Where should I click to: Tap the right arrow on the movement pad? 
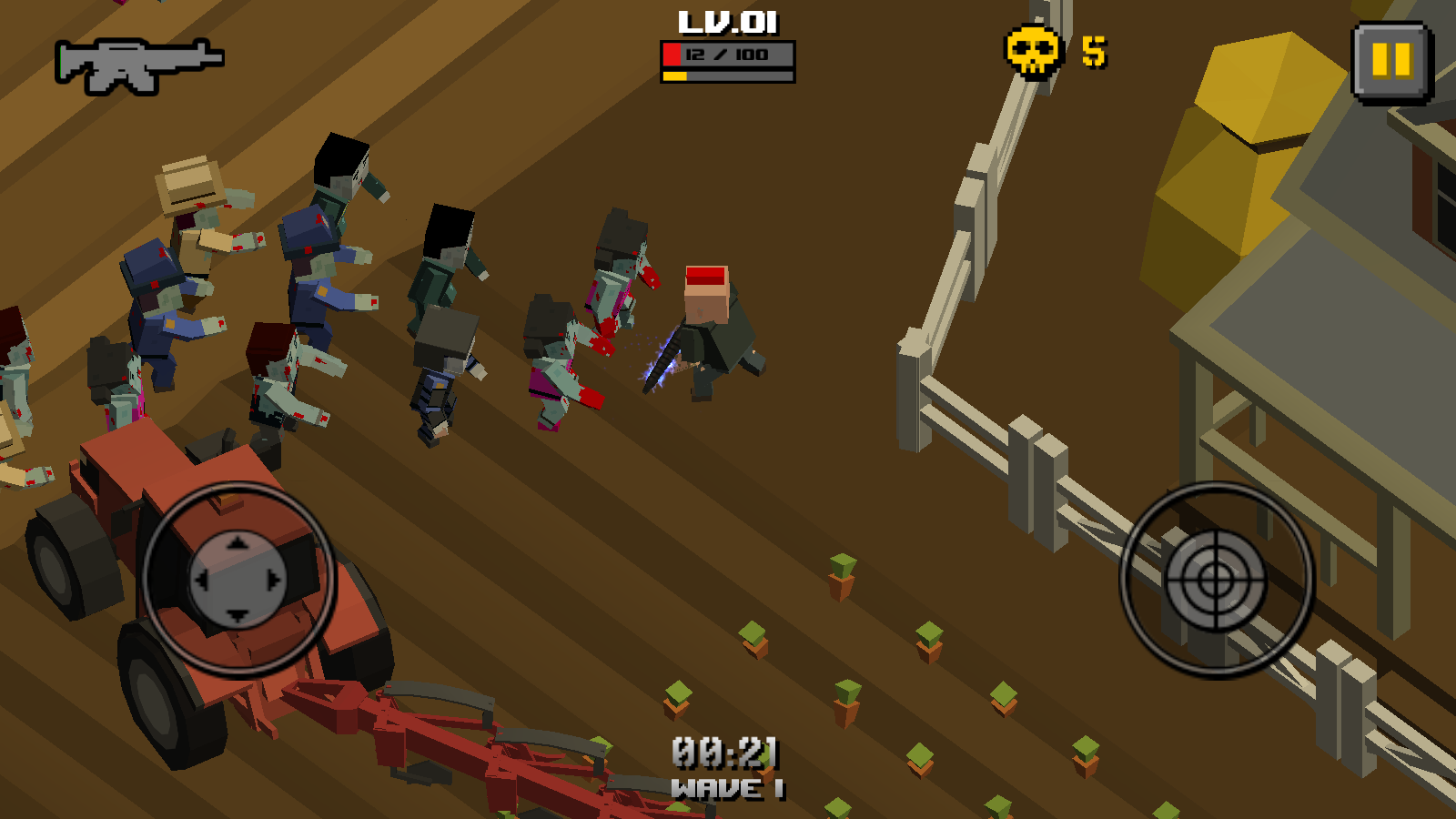(273, 580)
